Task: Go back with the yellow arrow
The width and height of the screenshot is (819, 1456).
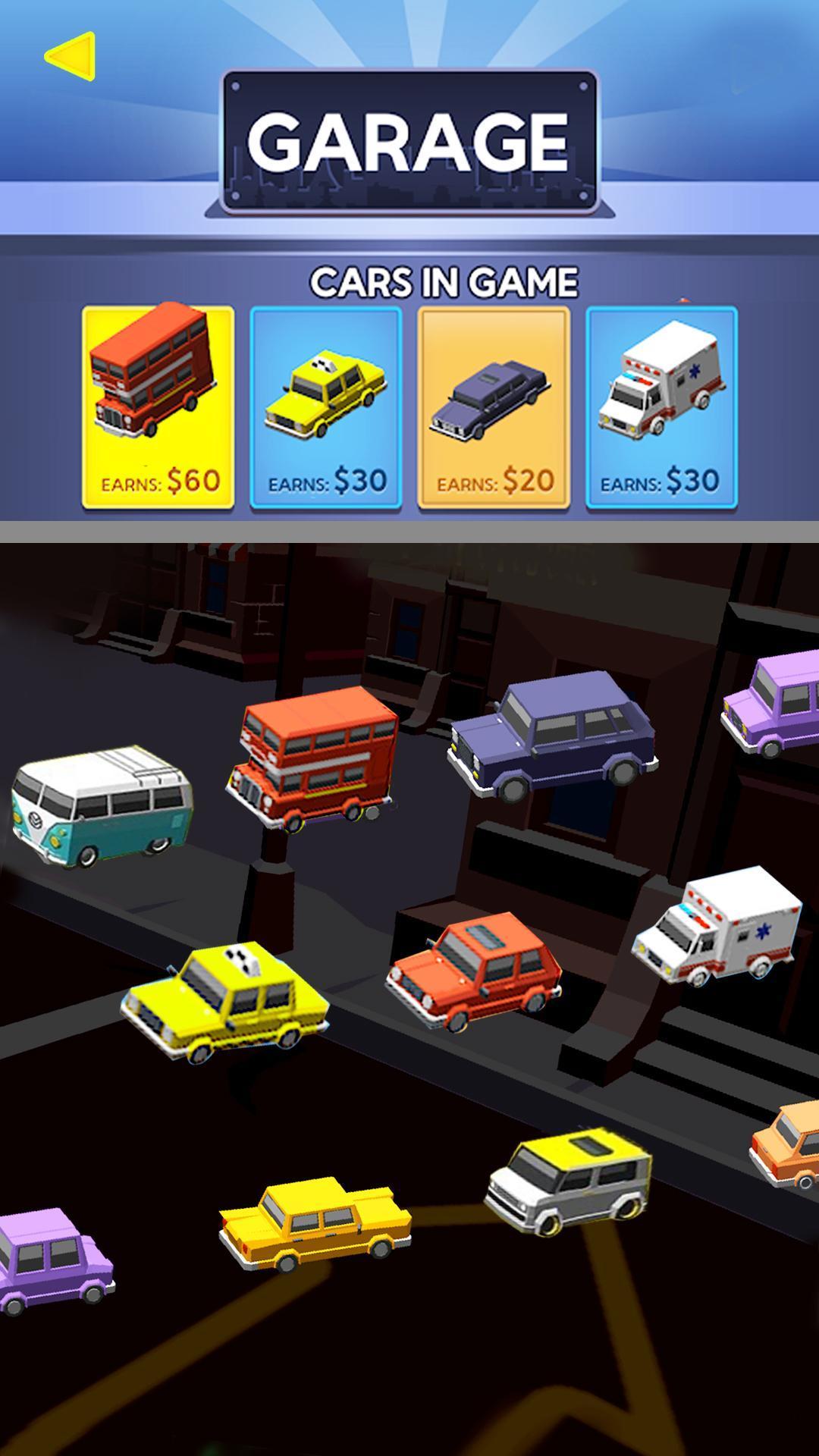Action: 70,56
